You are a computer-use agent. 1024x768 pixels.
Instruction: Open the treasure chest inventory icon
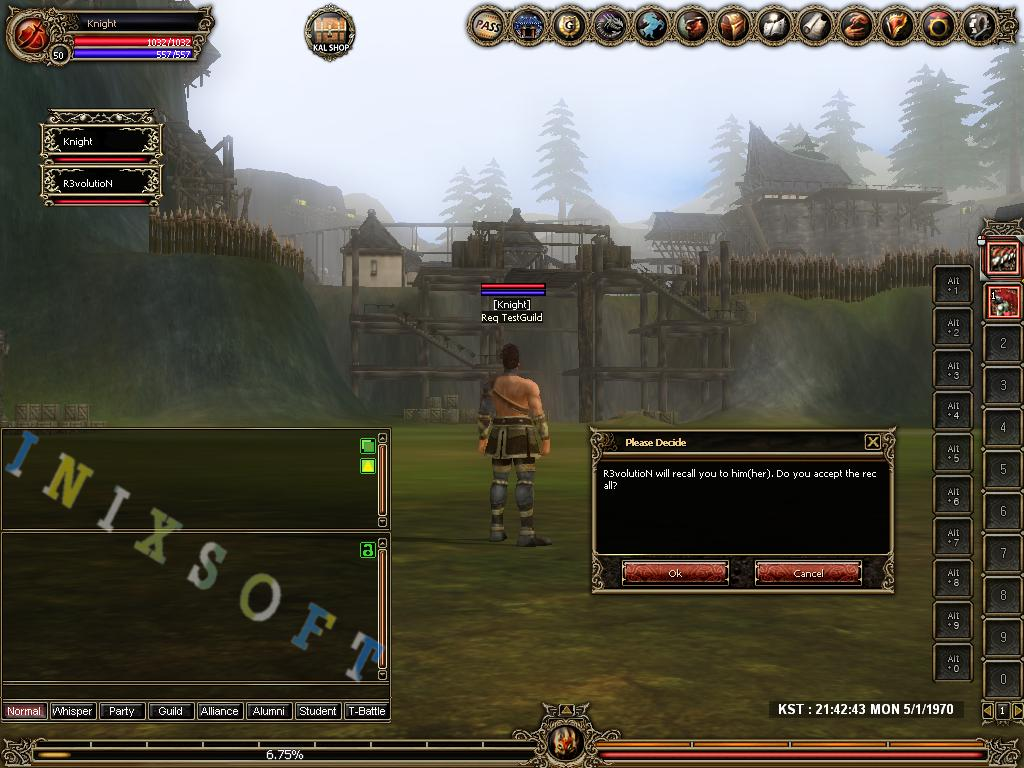click(733, 25)
